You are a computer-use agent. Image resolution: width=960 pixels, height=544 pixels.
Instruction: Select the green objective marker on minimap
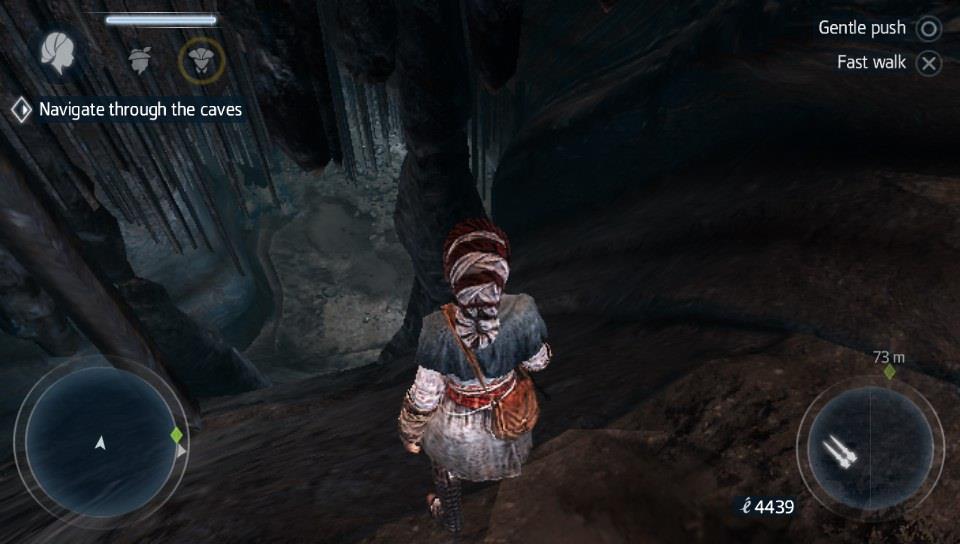[x=177, y=436]
